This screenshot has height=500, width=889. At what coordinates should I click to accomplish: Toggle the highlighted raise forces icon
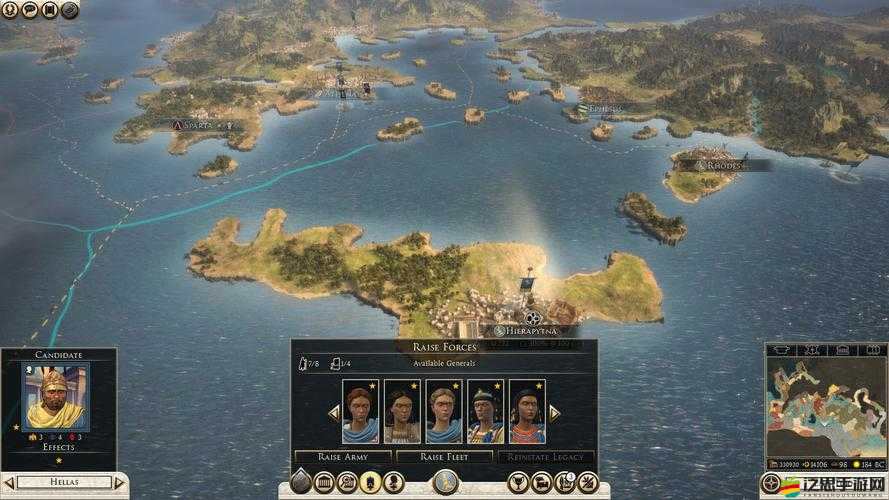click(371, 483)
